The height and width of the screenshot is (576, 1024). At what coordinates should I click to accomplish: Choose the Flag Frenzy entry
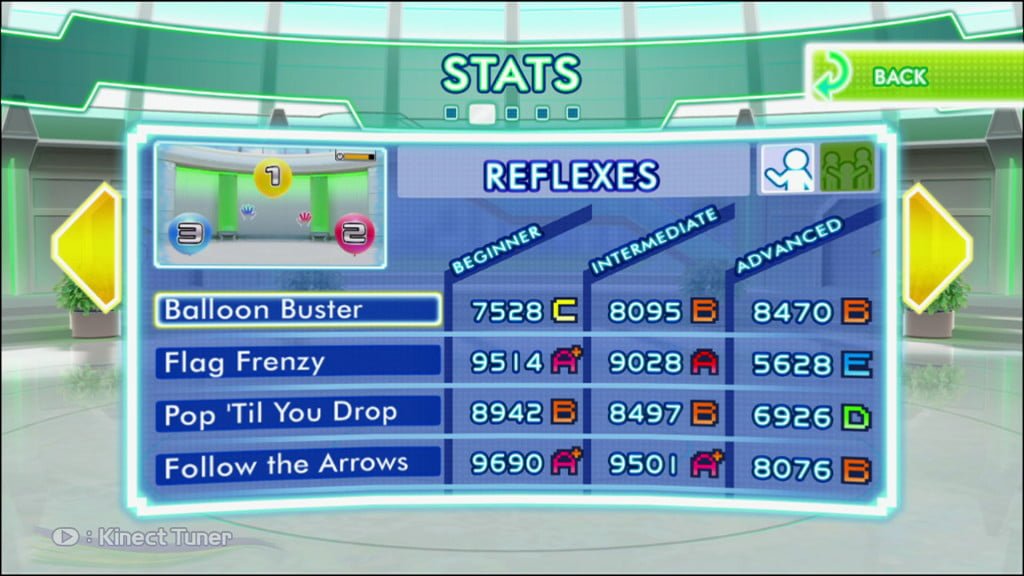tap(298, 361)
